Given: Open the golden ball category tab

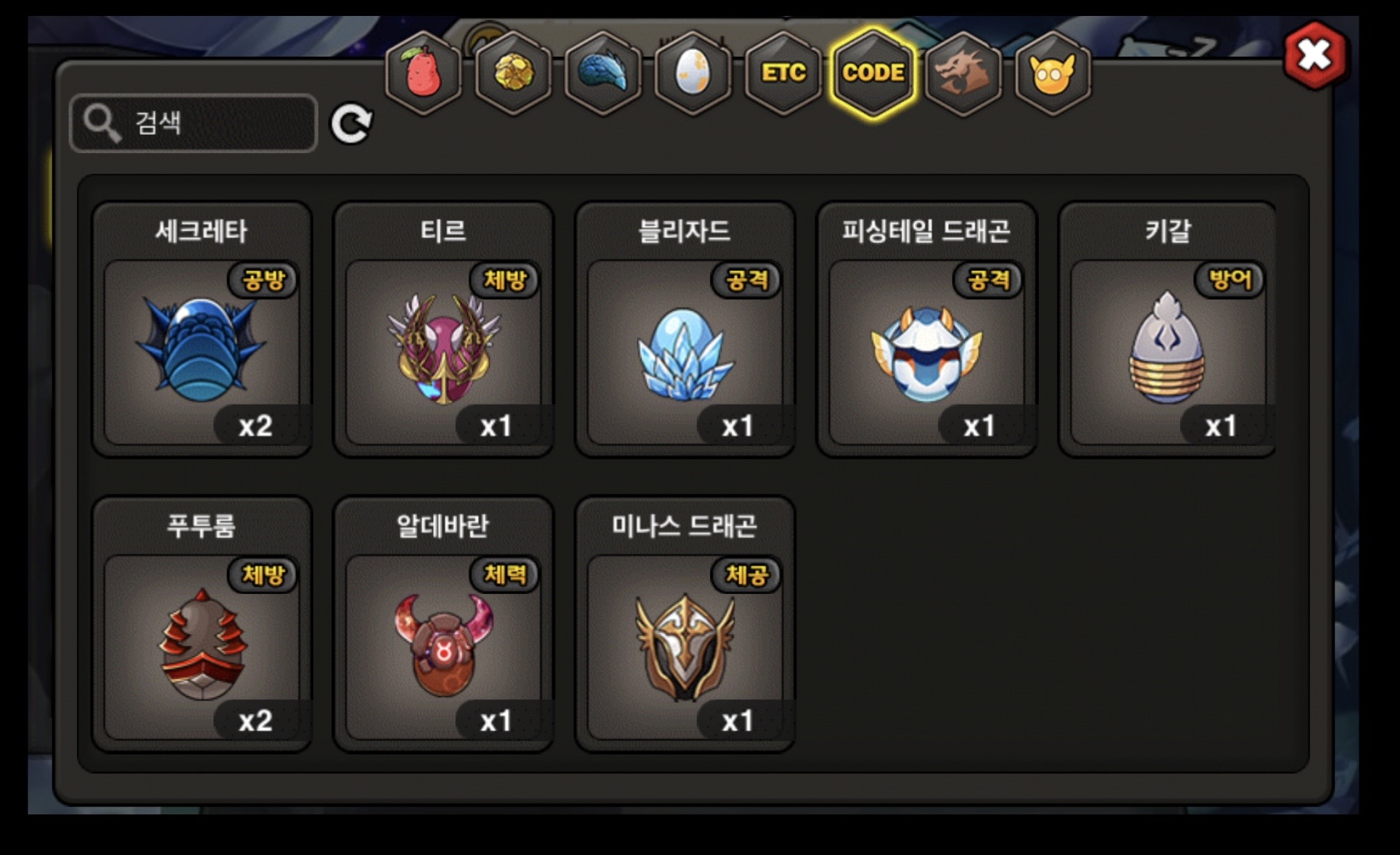Looking at the screenshot, I should (514, 73).
